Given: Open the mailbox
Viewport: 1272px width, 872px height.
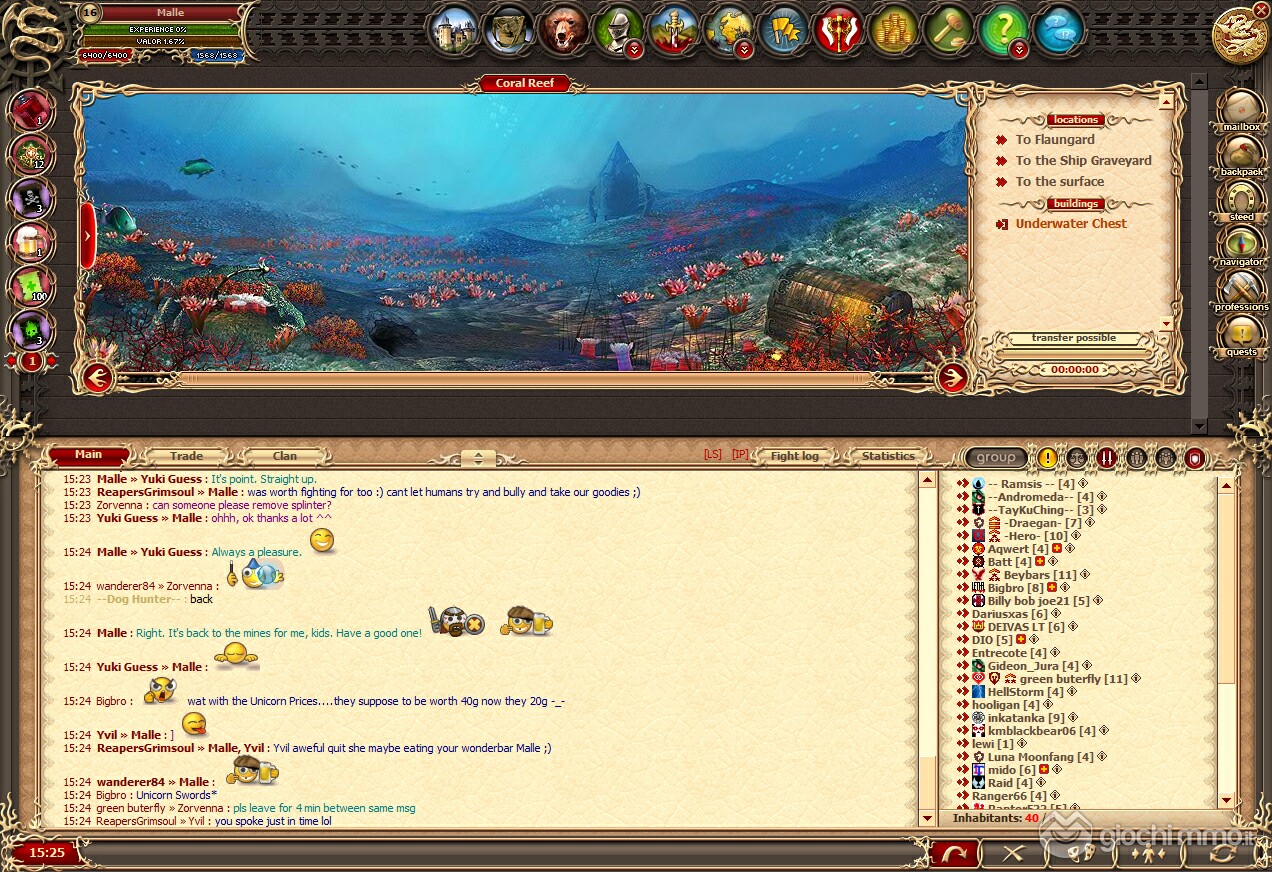Looking at the screenshot, I should point(1241,109).
